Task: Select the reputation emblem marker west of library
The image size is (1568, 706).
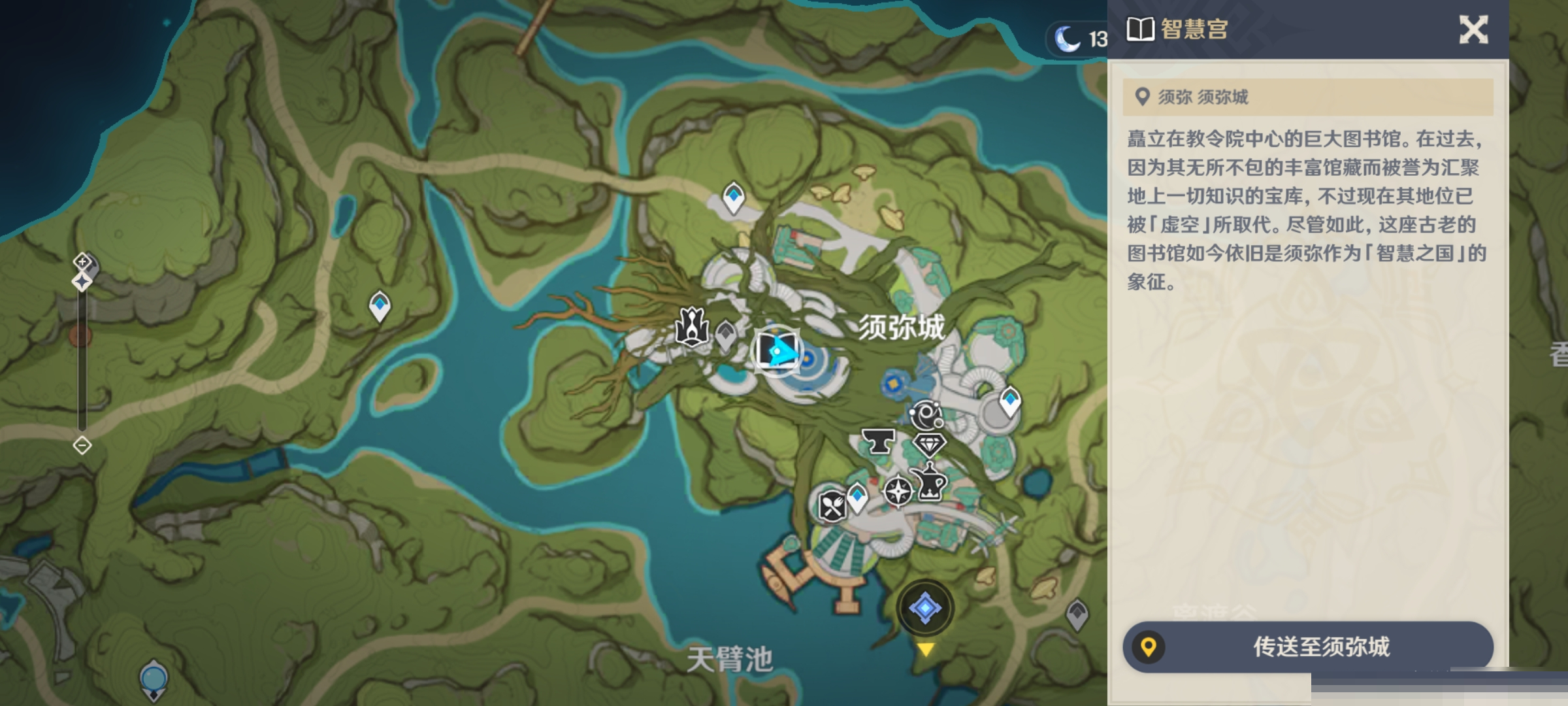Action: [692, 326]
